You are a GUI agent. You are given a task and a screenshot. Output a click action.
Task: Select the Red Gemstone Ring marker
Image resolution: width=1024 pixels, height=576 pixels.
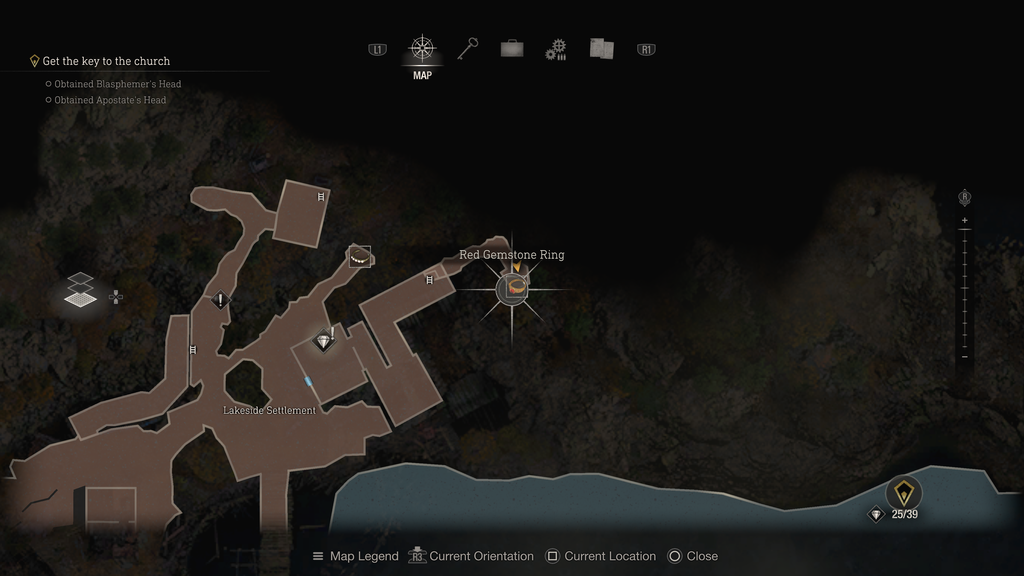coord(513,289)
